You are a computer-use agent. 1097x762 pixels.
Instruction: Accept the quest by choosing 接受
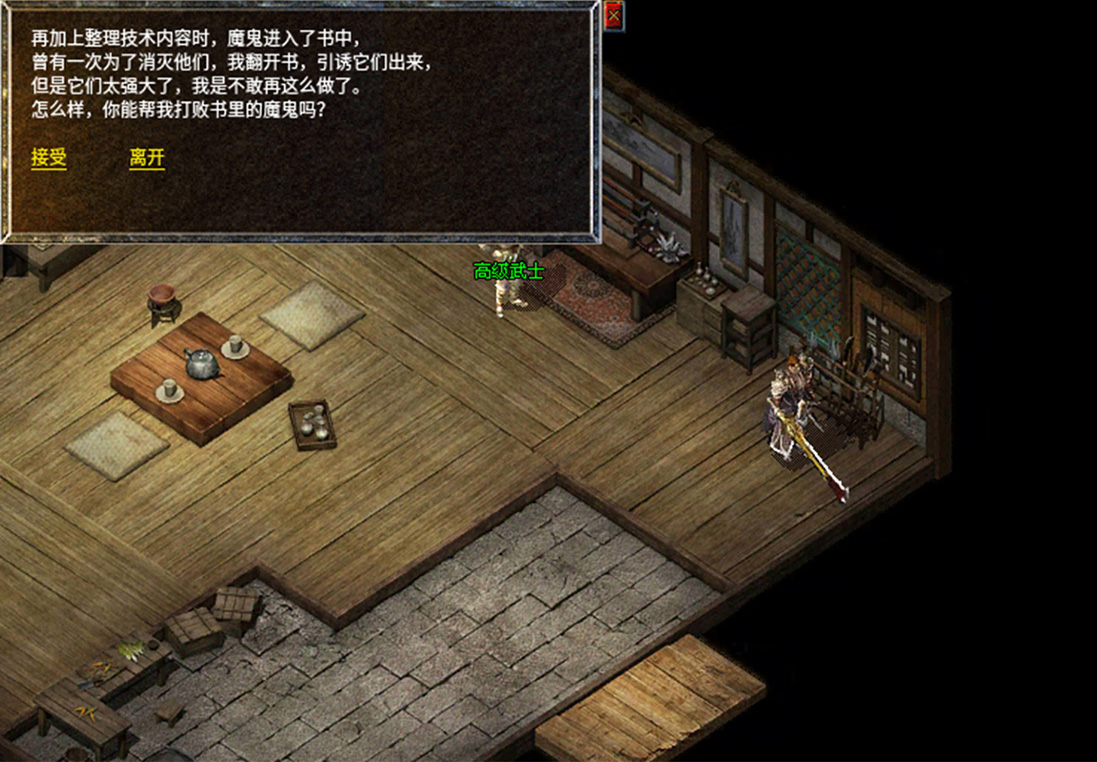[x=49, y=158]
